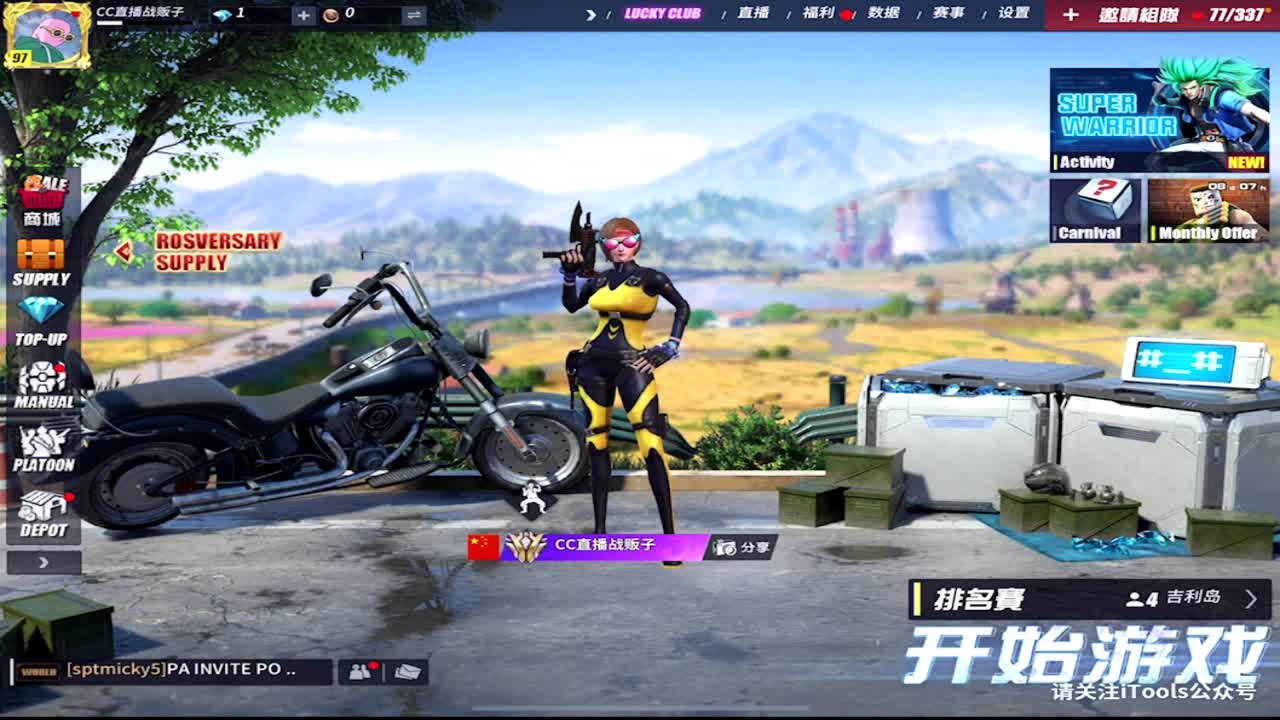Open the 设置 settings tab
This screenshot has height=720, width=1280.
(x=1017, y=15)
